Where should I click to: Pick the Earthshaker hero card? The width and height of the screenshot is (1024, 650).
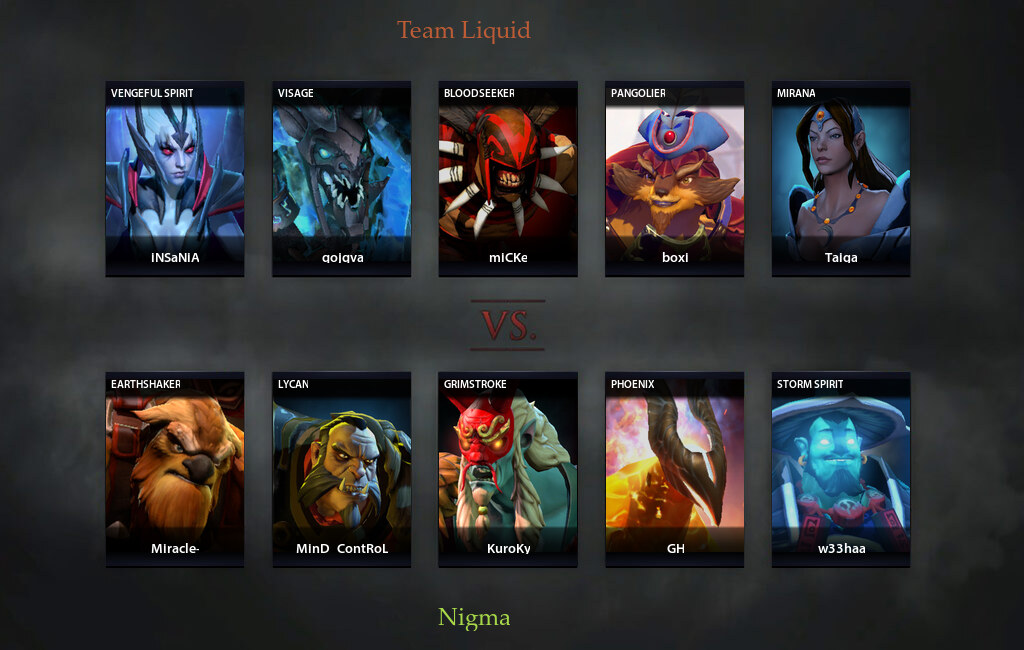pyautogui.click(x=175, y=469)
